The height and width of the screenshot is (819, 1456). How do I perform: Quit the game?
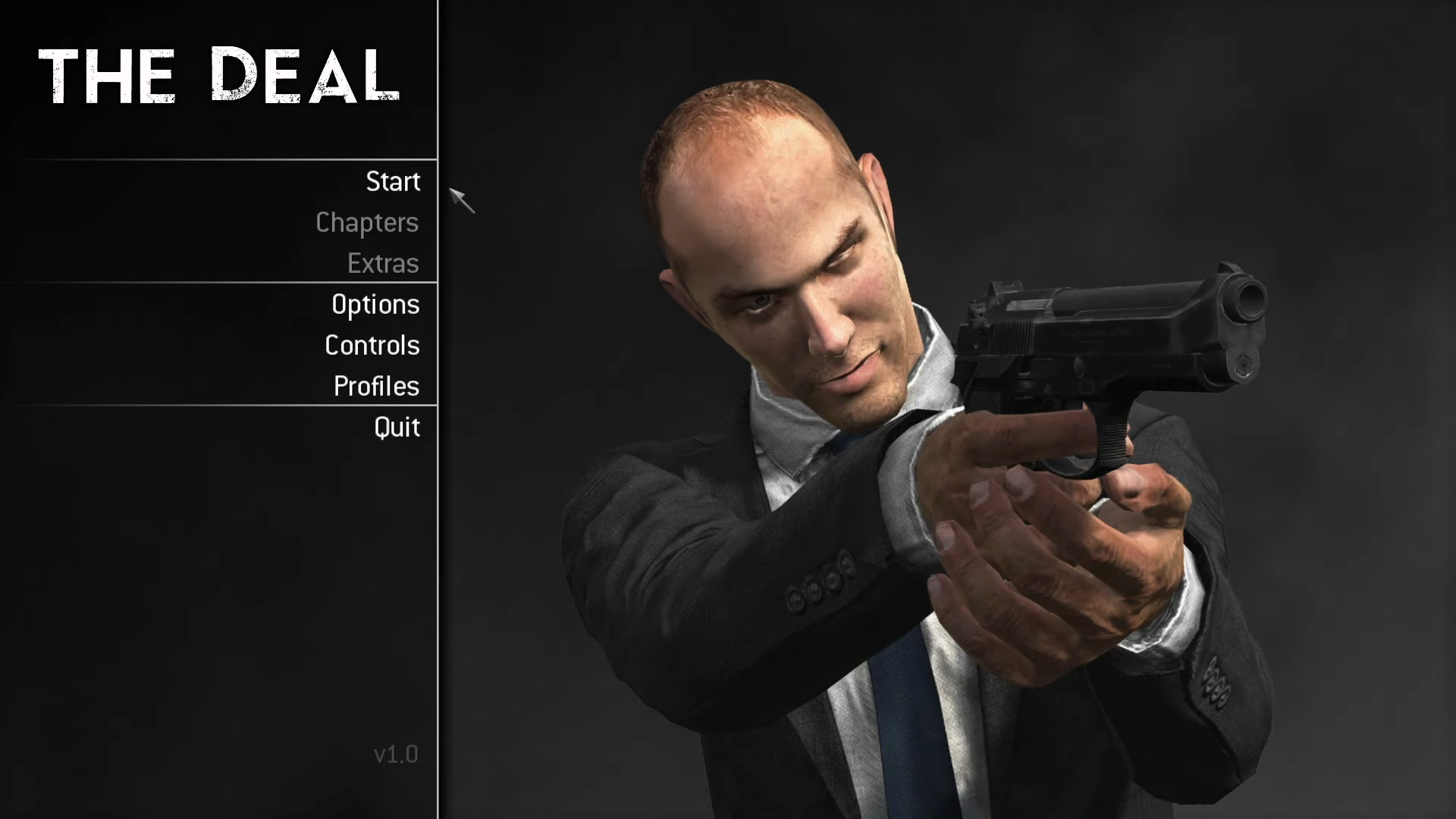pyautogui.click(x=397, y=428)
